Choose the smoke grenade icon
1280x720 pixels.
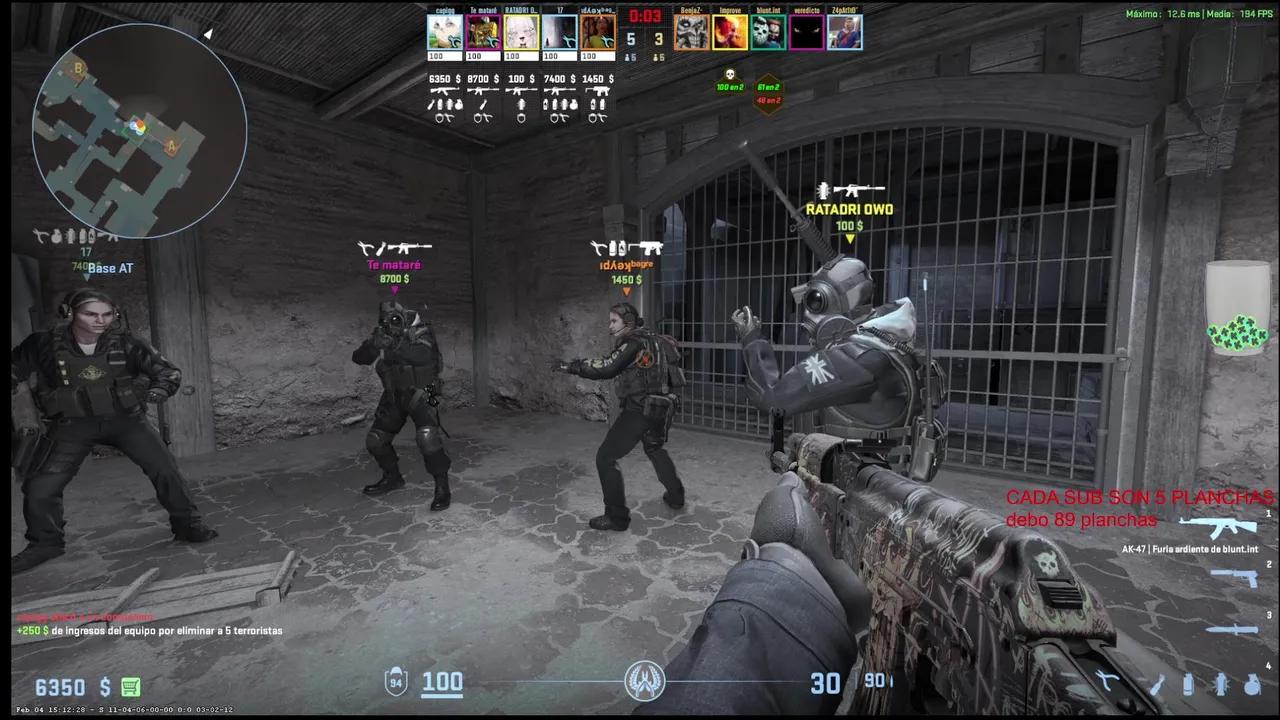pos(1189,684)
